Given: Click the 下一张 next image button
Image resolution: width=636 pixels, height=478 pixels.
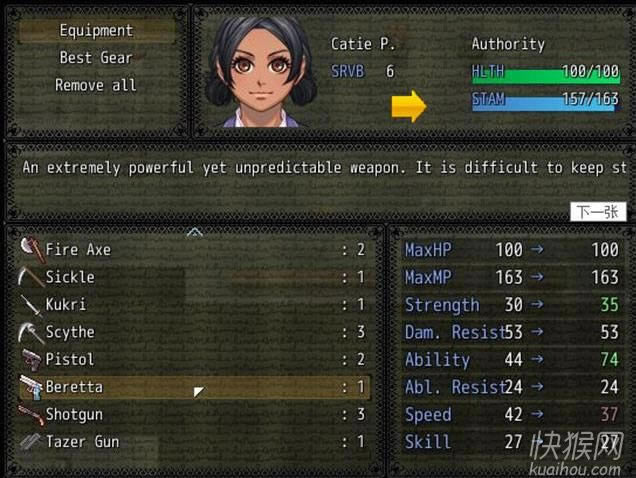Looking at the screenshot, I should pyautogui.click(x=598, y=212).
